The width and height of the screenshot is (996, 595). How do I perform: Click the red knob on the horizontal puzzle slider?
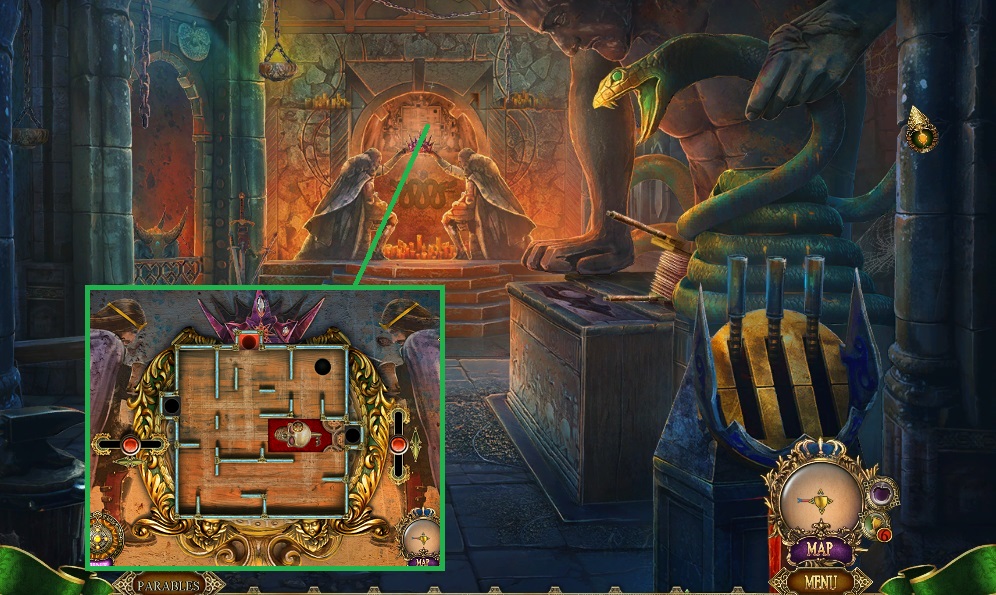coord(130,444)
